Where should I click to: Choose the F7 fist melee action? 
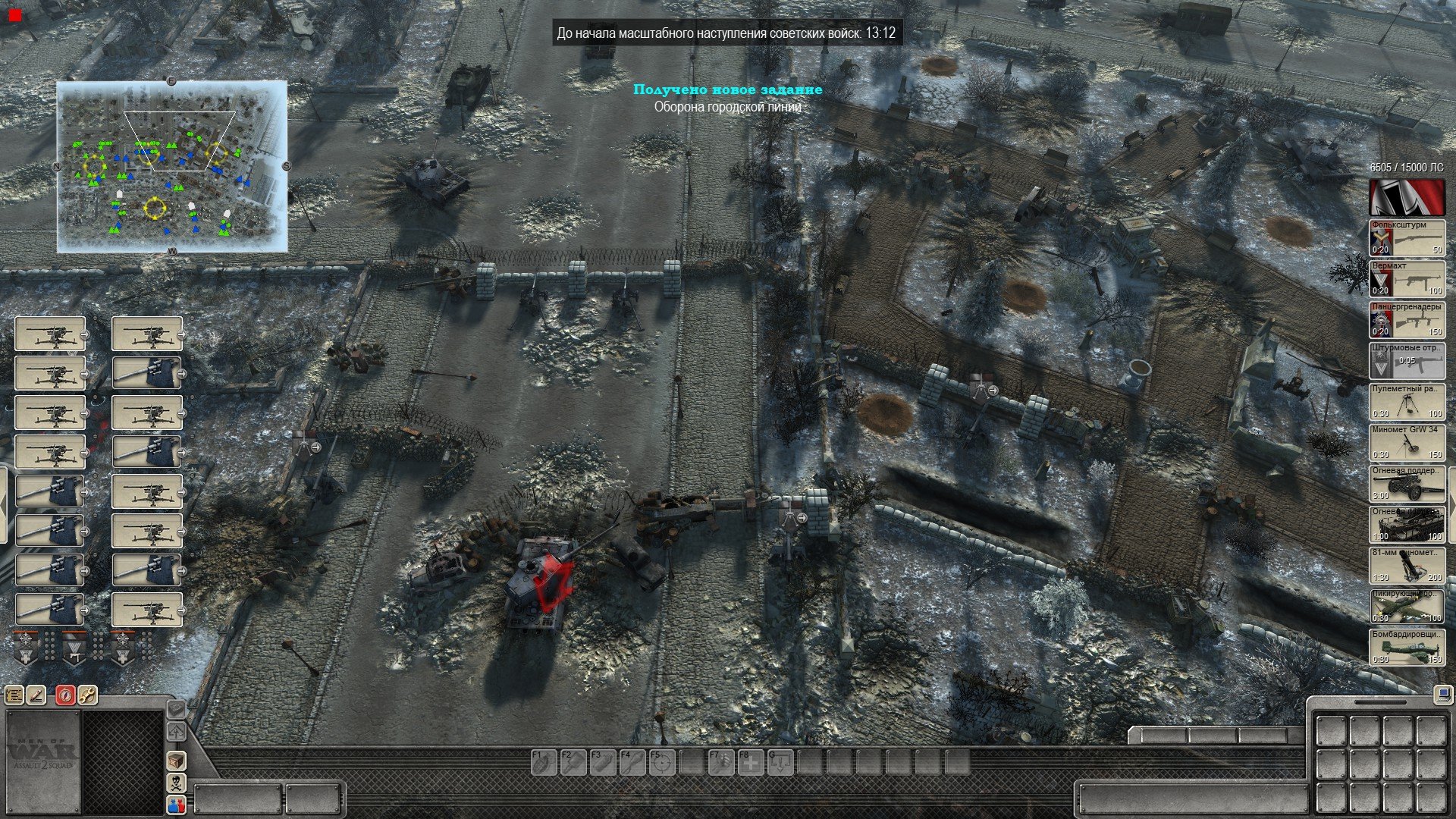pyautogui.click(x=720, y=762)
